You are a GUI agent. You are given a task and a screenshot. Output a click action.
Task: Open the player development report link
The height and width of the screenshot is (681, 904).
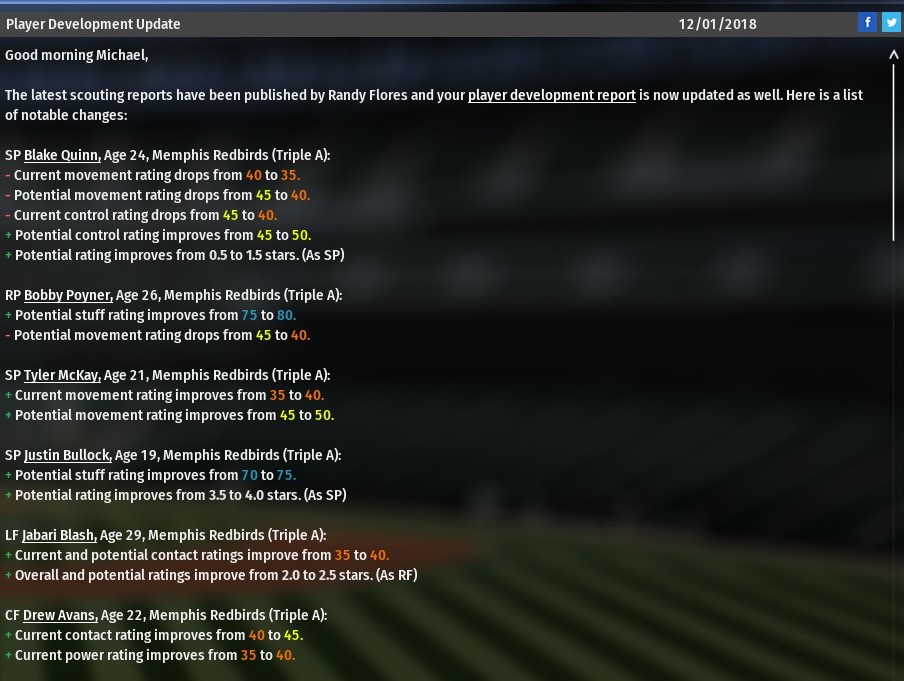551,95
